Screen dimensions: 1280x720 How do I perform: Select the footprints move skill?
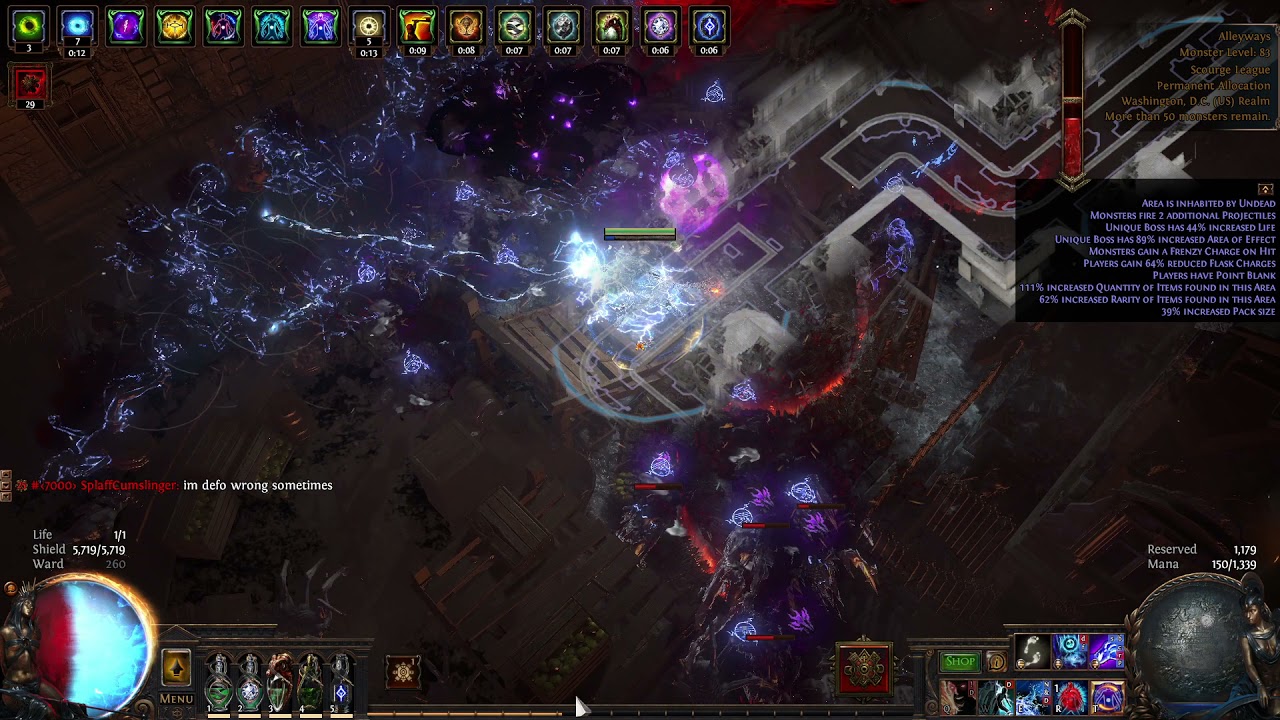(1032, 652)
